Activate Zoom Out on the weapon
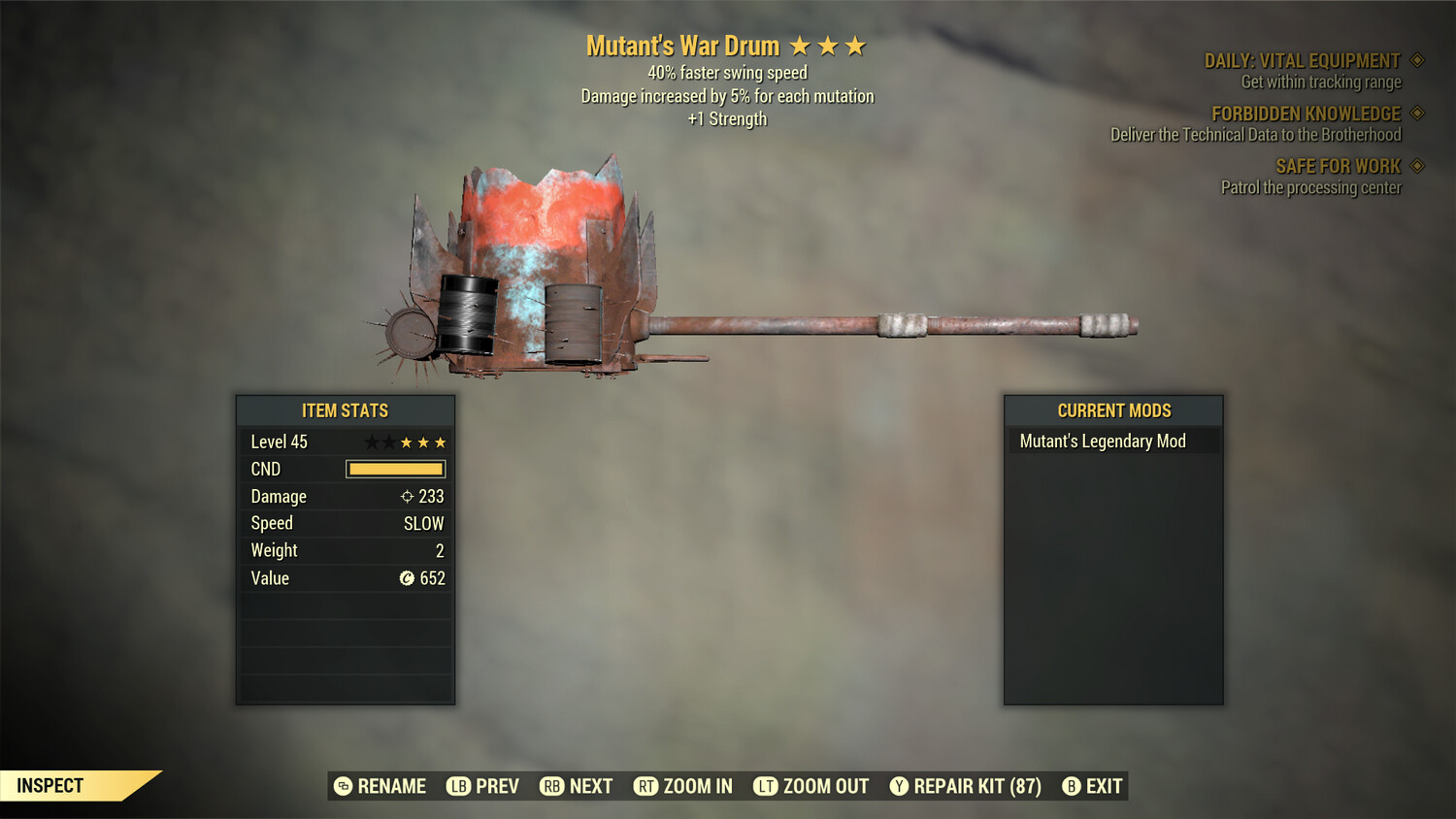The image size is (1456, 819). [811, 786]
